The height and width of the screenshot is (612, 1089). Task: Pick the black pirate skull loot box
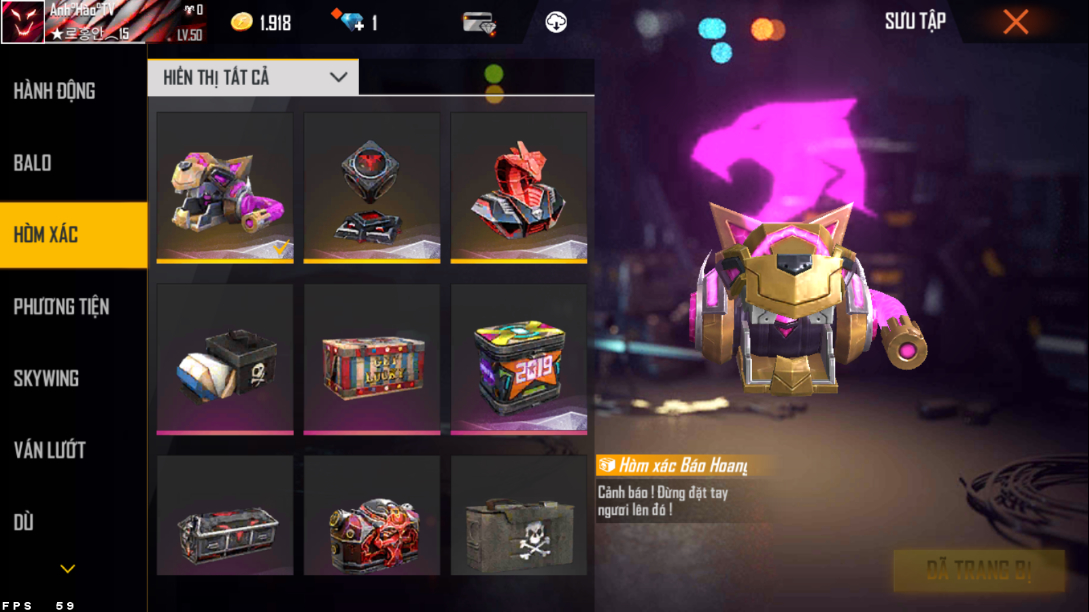[225, 359]
